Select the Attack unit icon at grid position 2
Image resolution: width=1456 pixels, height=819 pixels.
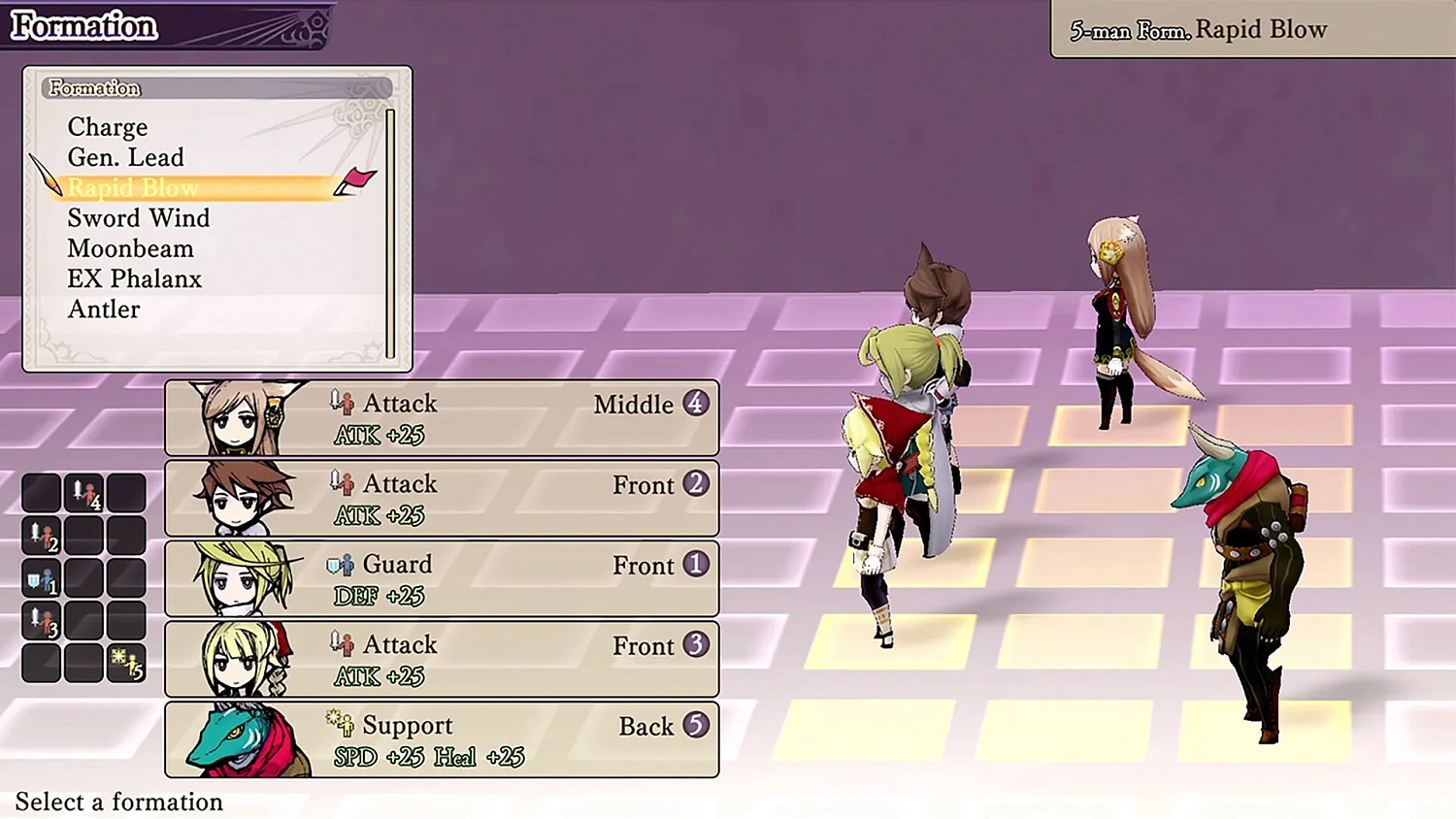coord(41,536)
